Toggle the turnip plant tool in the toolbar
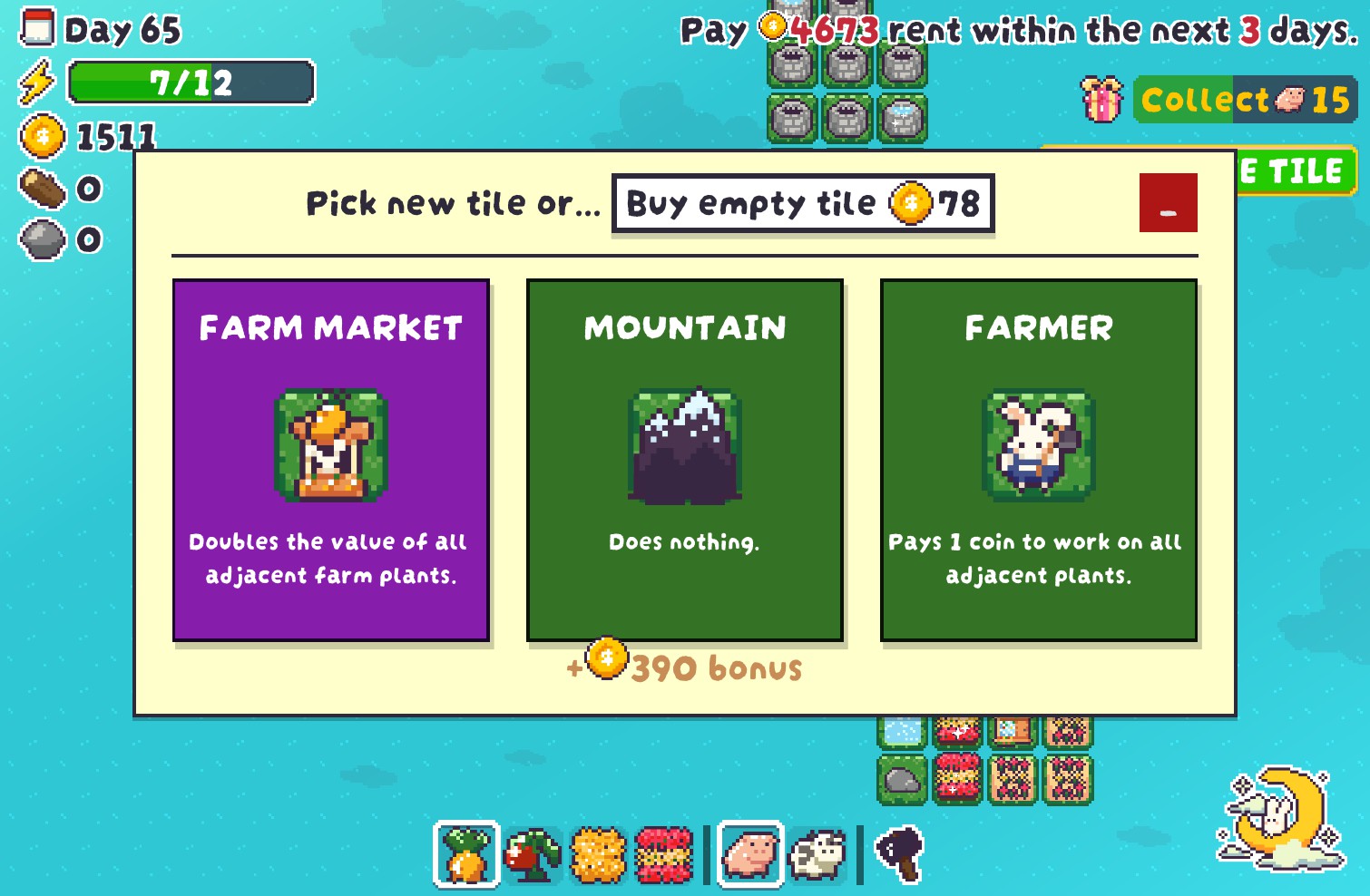This screenshot has height=896, width=1370. tap(466, 853)
